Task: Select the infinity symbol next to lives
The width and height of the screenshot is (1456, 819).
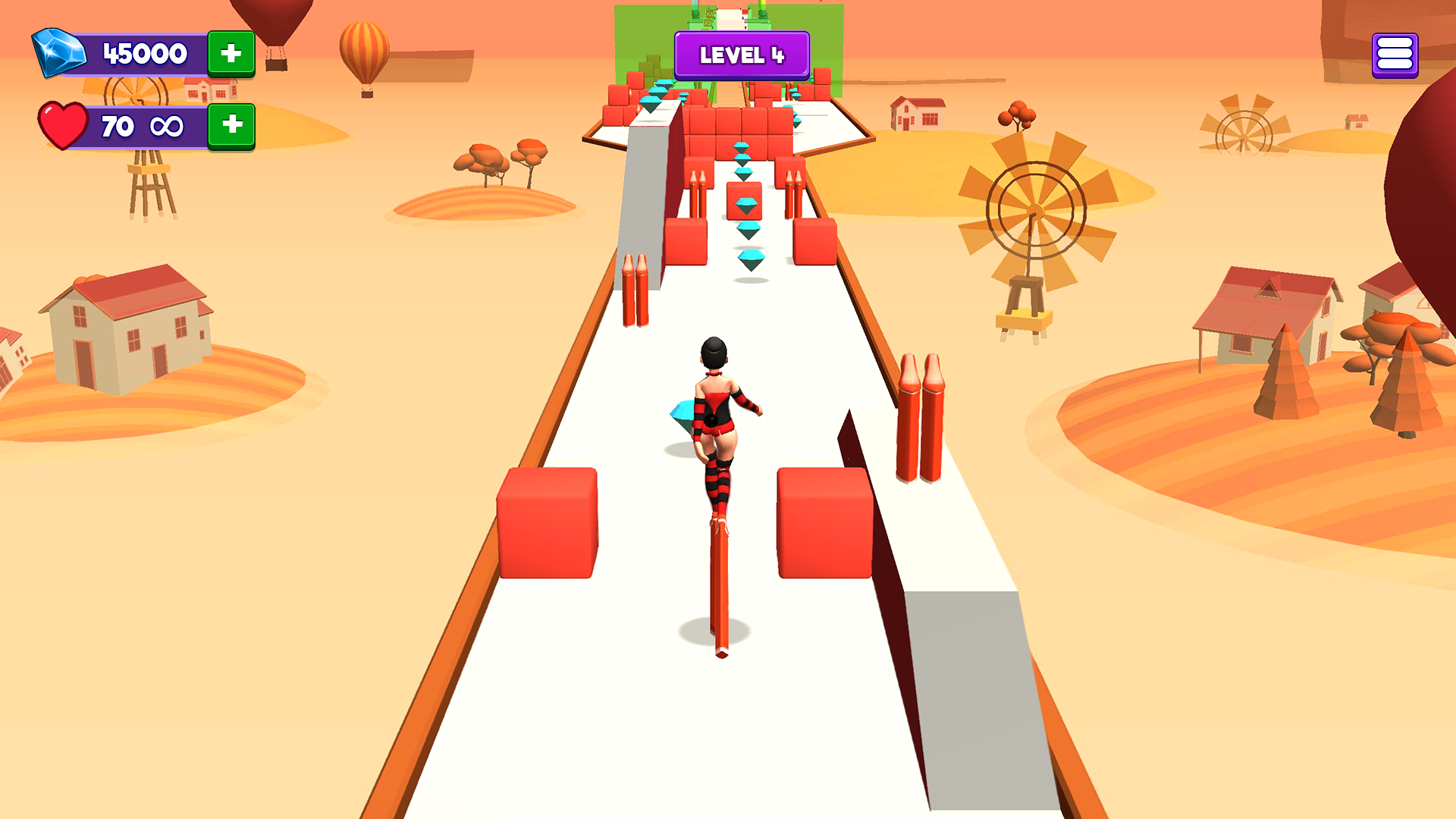Action: tap(168, 126)
